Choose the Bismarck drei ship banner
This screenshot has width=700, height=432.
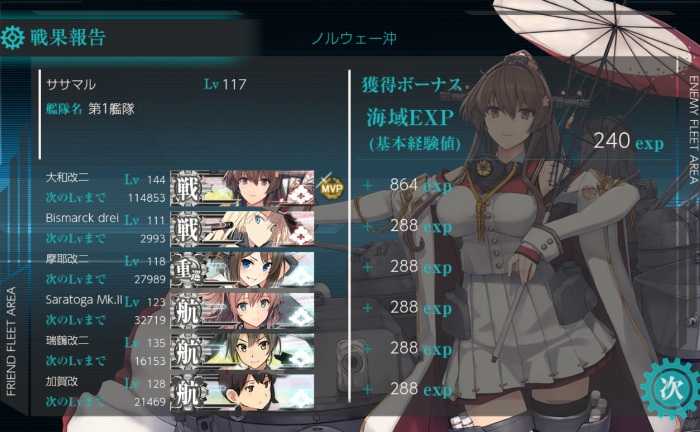243,228
